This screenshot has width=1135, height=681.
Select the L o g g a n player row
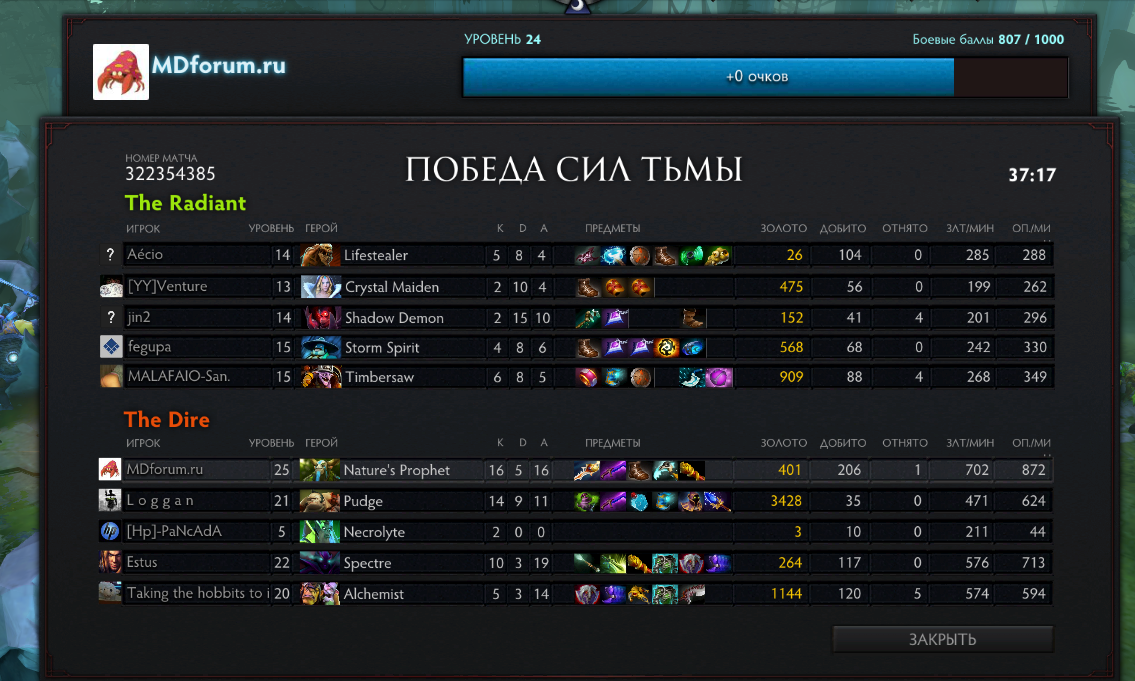160,500
